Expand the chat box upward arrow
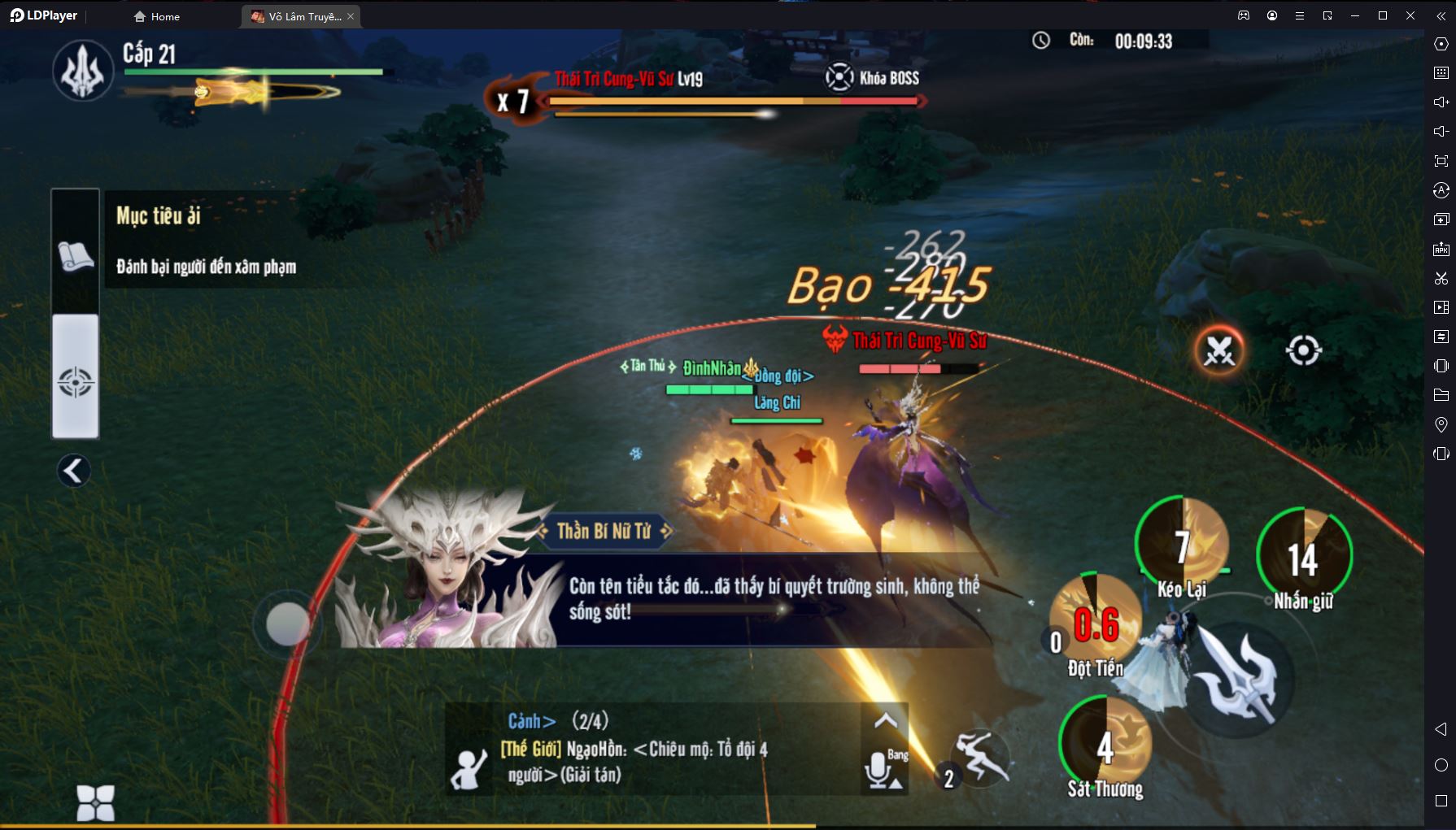Screen dimensions: 1456x830 [885, 720]
